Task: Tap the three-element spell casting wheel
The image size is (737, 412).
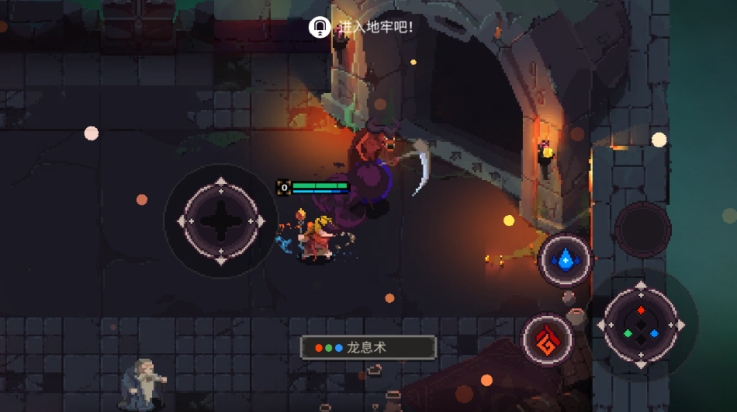Action: point(641,325)
